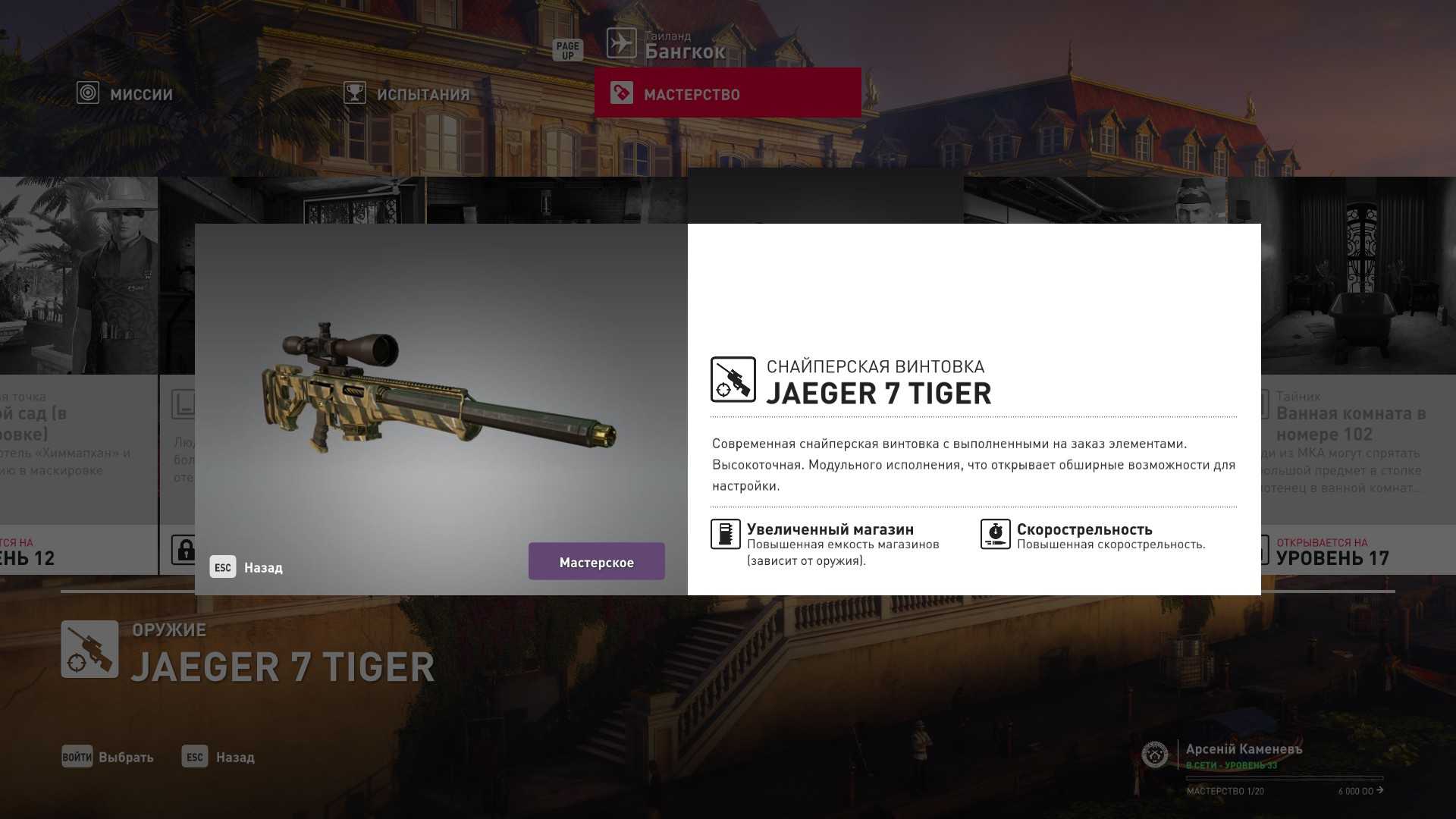Click the purple Мастерское button

pos(596,562)
